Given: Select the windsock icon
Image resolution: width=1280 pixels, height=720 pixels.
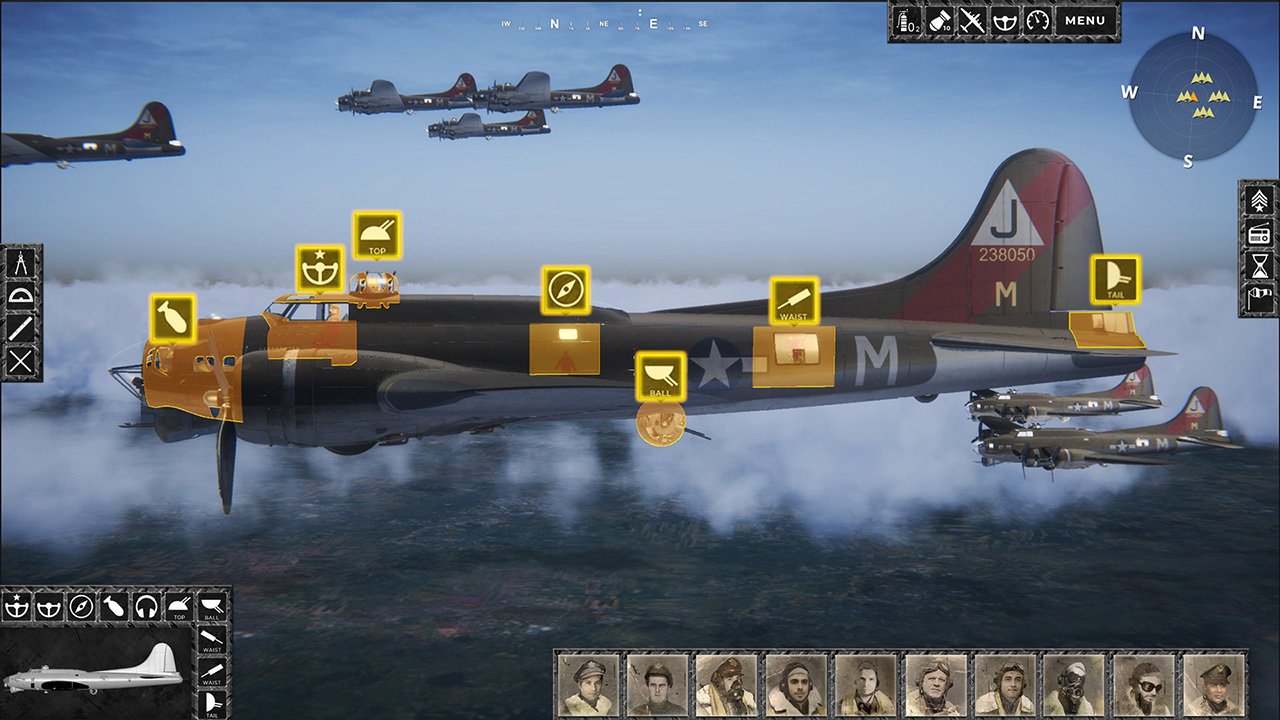Looking at the screenshot, I should [x=1259, y=299].
